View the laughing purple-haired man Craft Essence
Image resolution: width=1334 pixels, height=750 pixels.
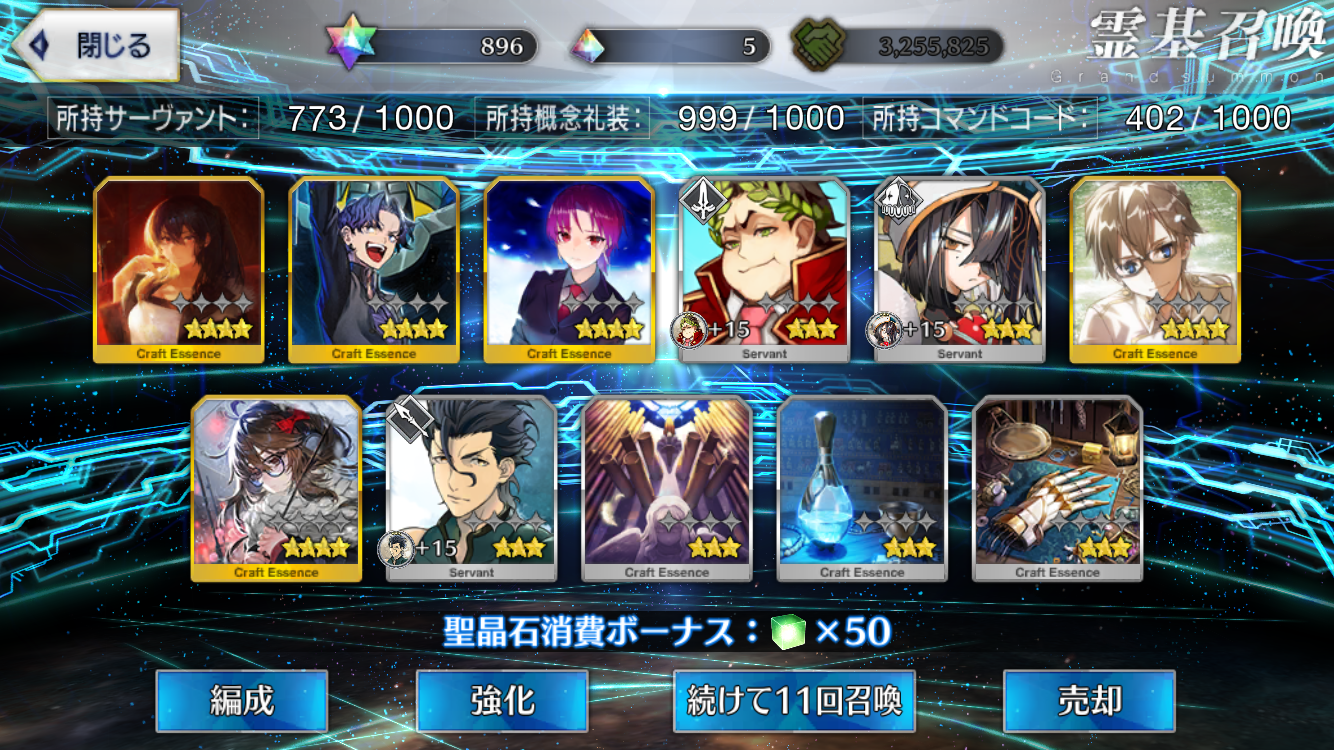pyautogui.click(x=374, y=269)
